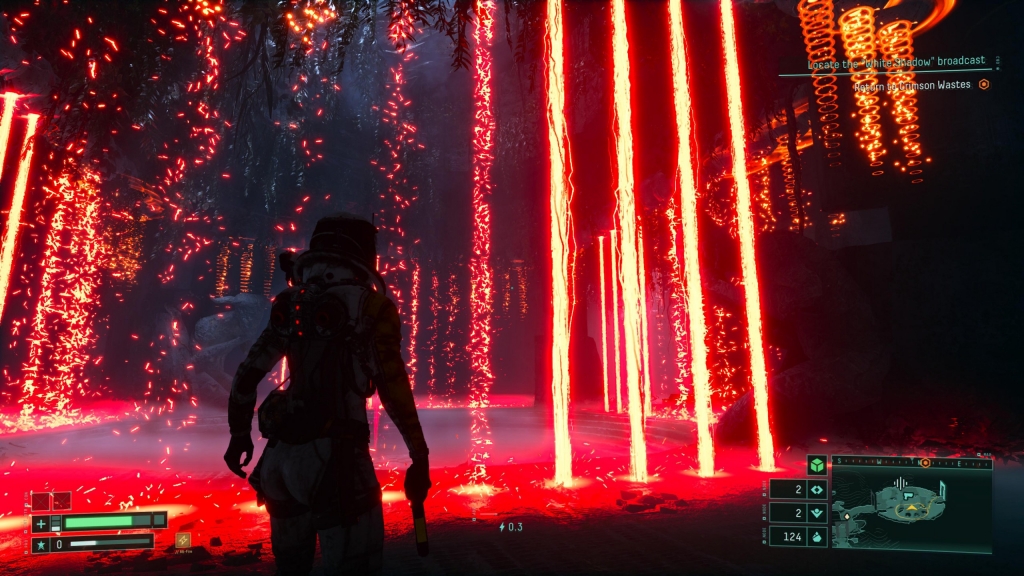Click the crystal resource icon showing 124

click(x=817, y=538)
